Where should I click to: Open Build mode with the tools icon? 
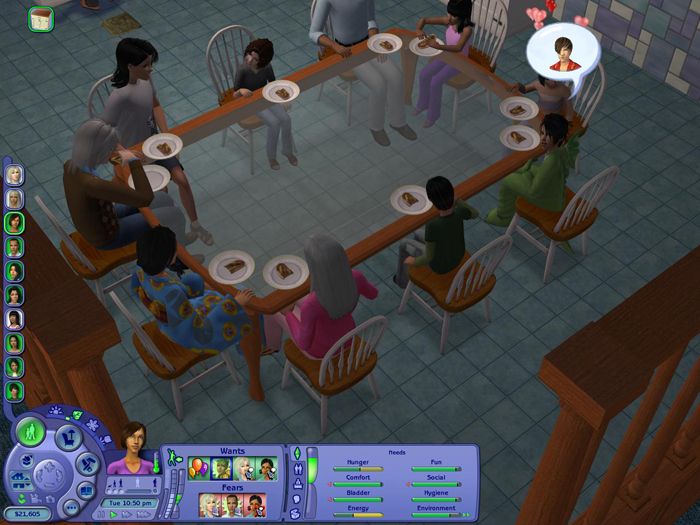coord(86,464)
